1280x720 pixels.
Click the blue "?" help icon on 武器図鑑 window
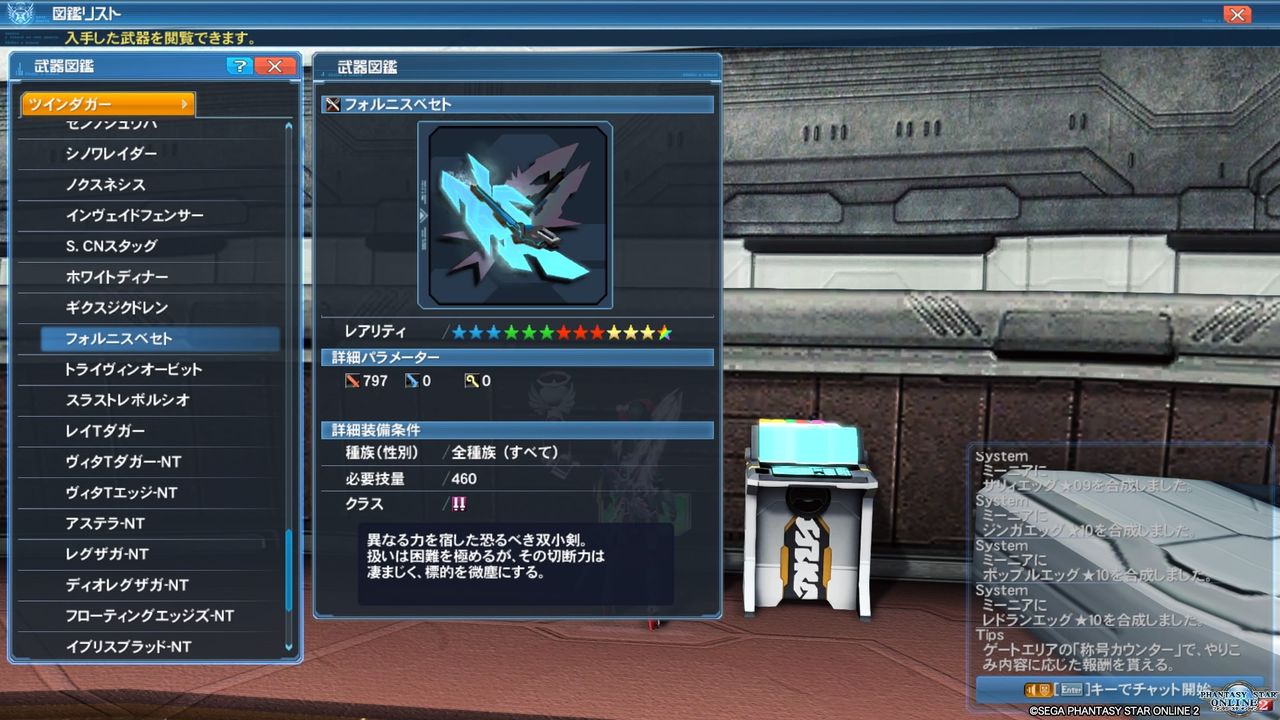click(x=238, y=66)
